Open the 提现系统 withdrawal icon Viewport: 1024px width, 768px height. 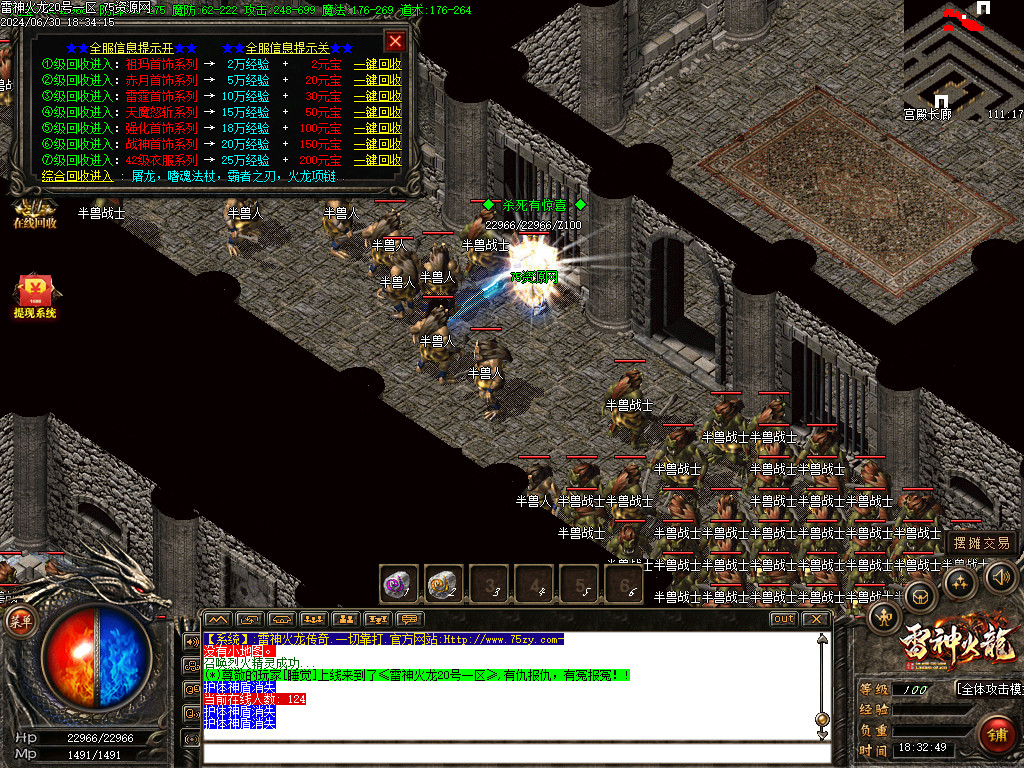[35, 297]
